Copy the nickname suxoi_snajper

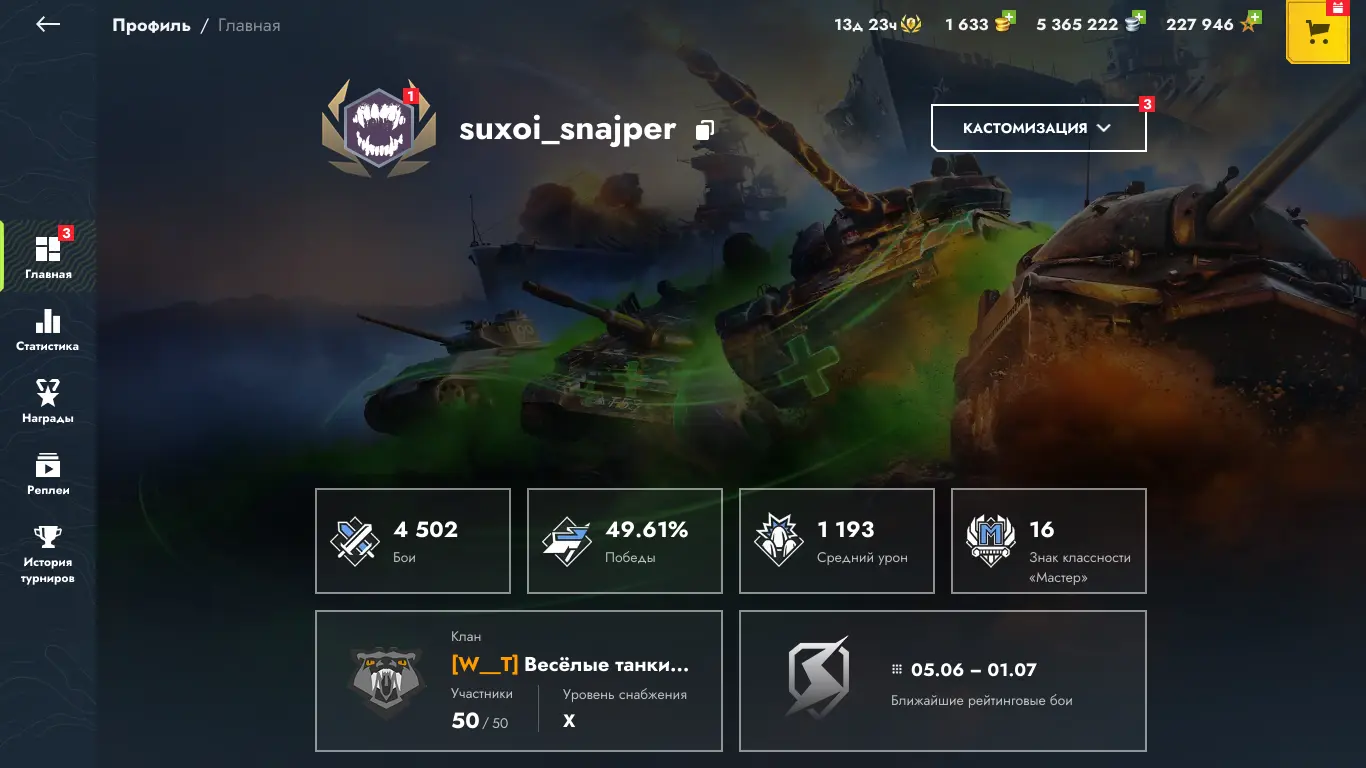pyautogui.click(x=705, y=130)
